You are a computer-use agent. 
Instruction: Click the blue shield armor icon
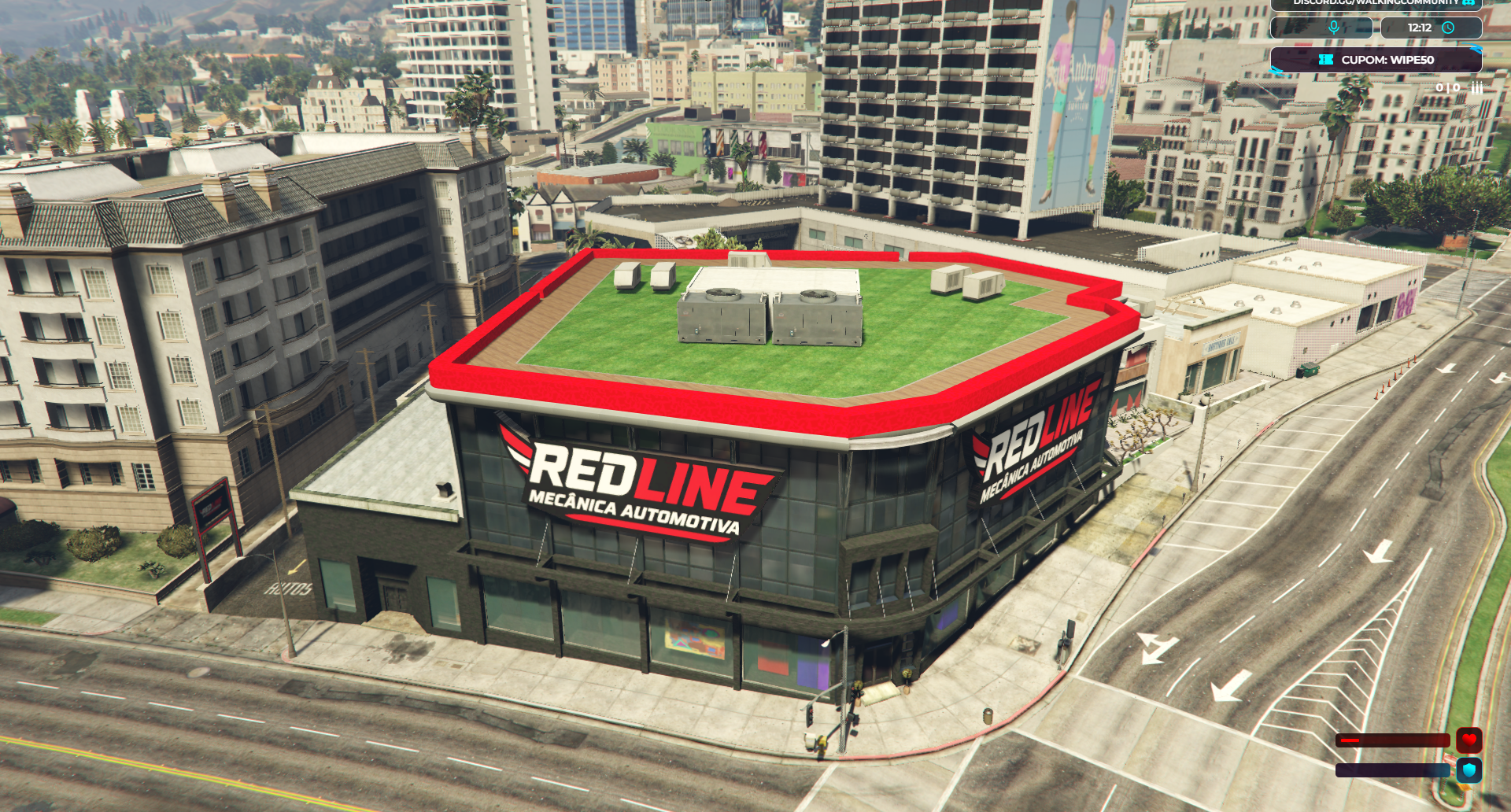[1469, 770]
